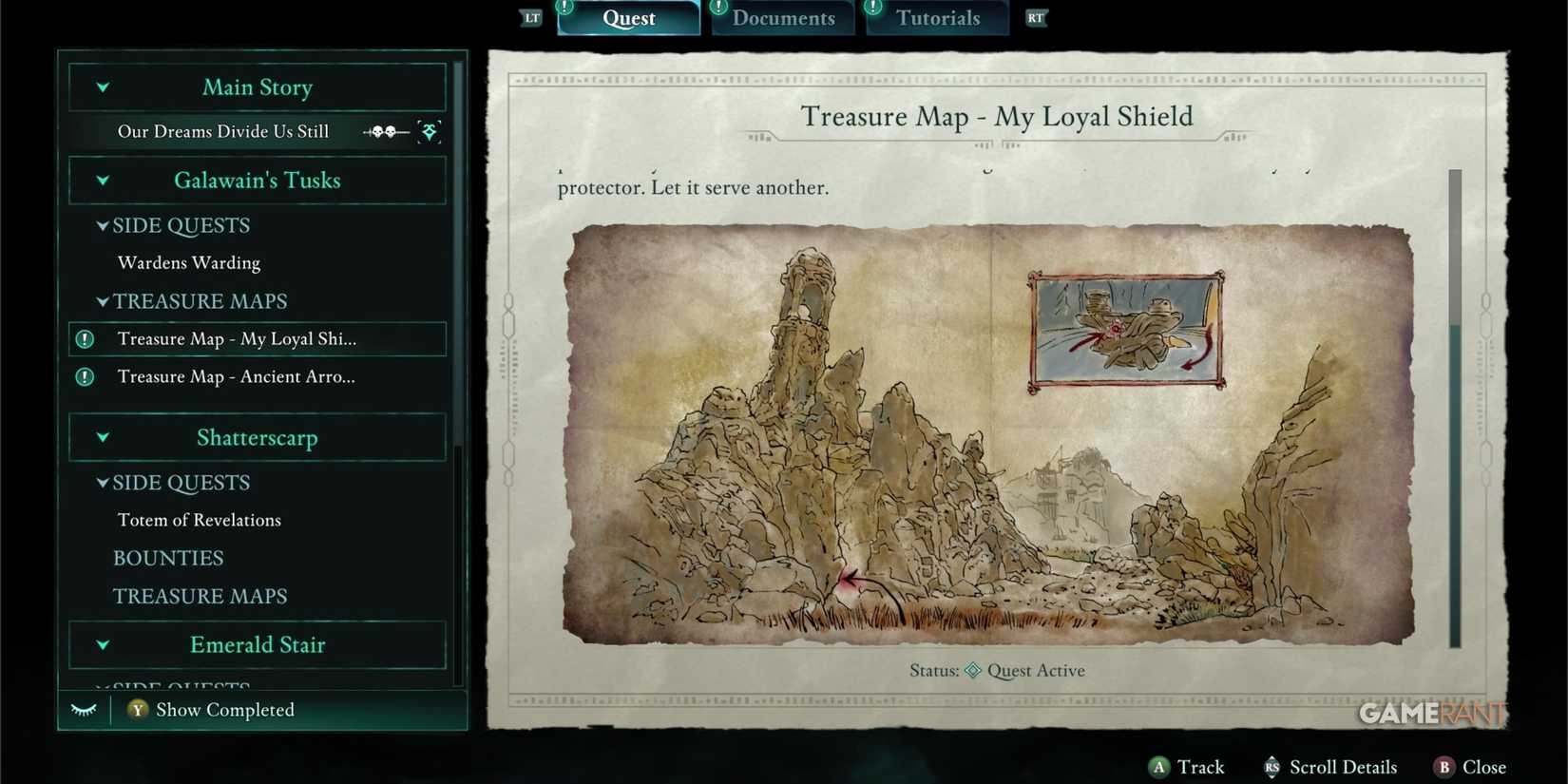Screen dimensions: 1568x784
Task: Click the exclamation icon beside Treasure Map - Ancient Arro...
Action: point(84,377)
